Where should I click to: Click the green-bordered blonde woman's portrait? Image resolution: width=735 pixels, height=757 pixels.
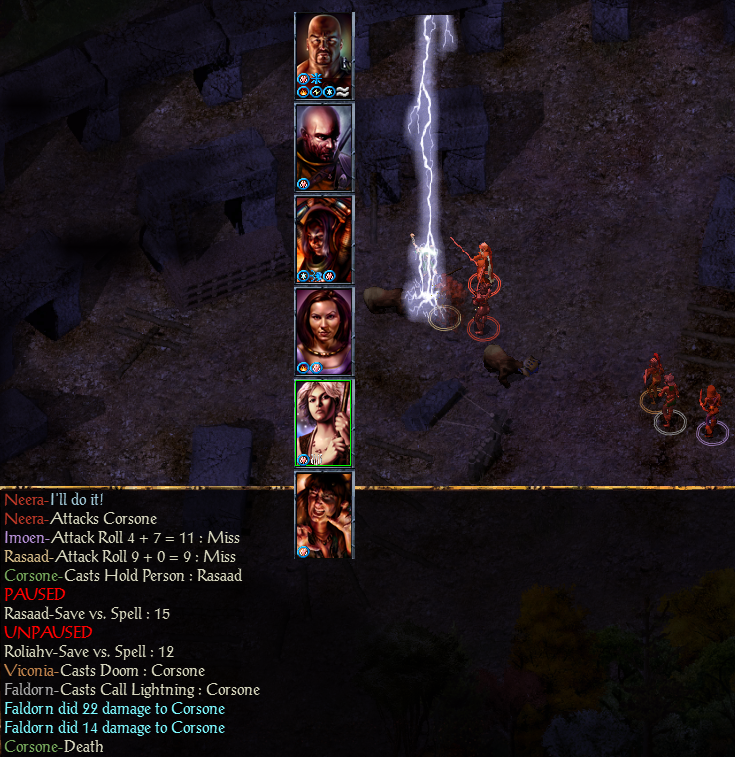324,422
